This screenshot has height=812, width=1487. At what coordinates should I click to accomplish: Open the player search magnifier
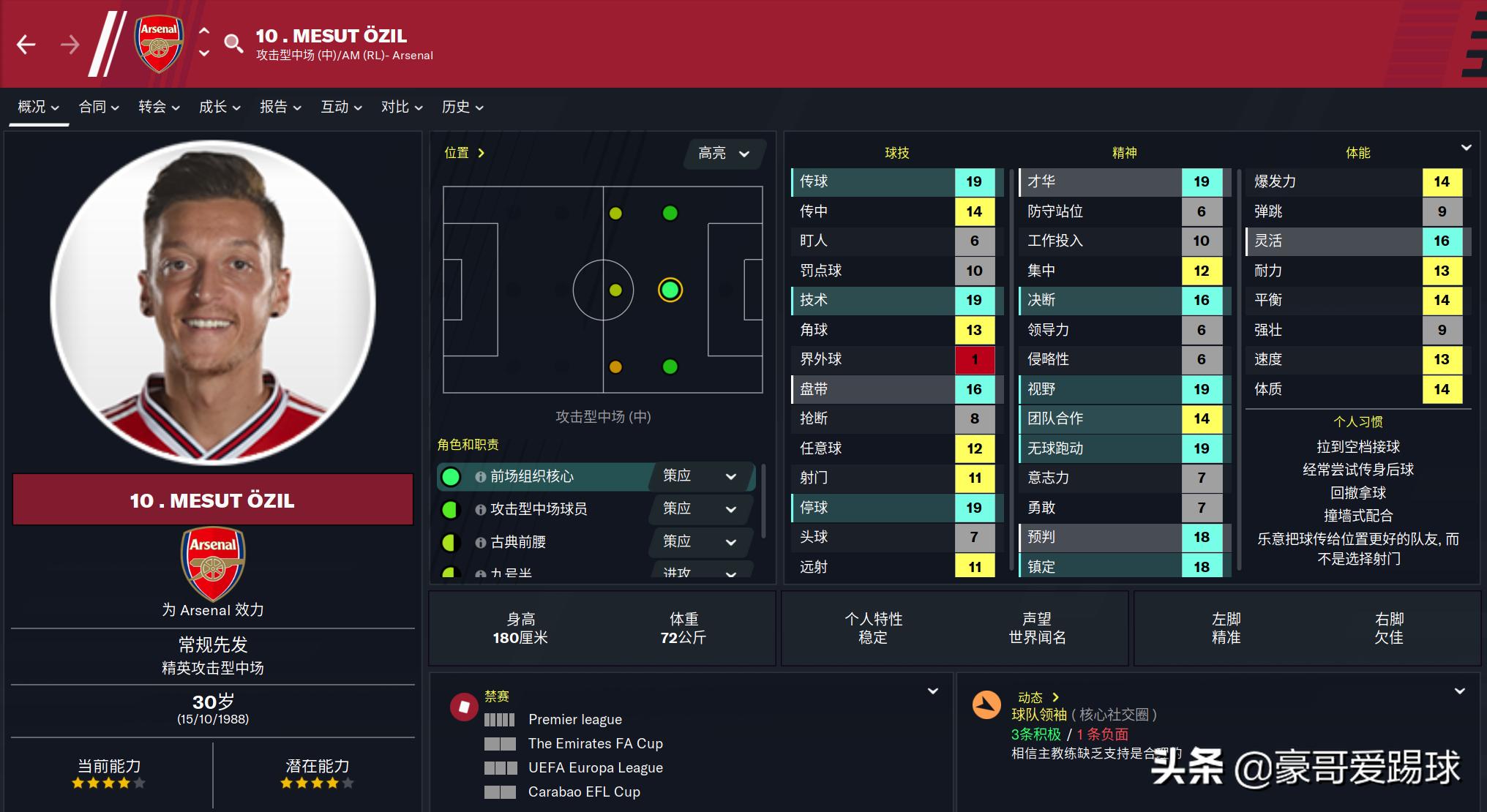pos(233,44)
